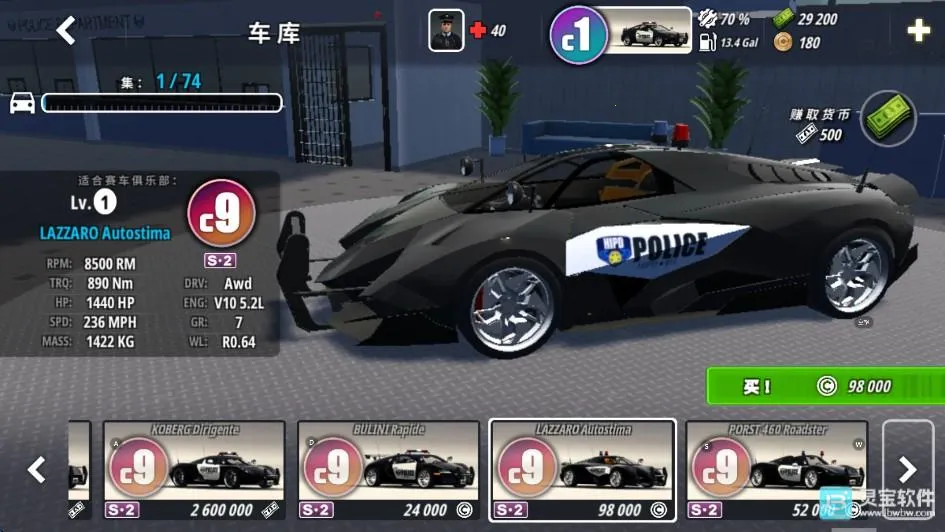945x532 pixels.
Task: Add currency with the plus button
Action: 918,31
